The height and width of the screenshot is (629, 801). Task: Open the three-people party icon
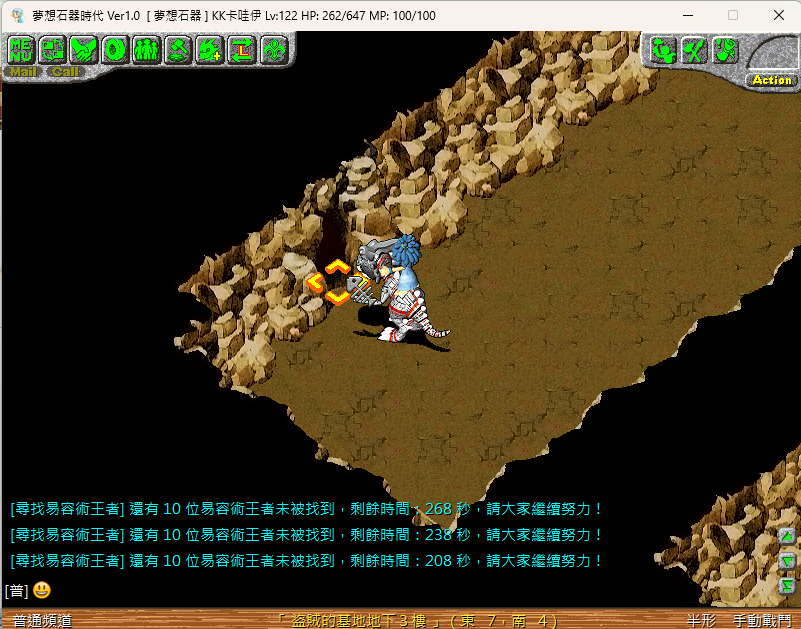(x=146, y=49)
